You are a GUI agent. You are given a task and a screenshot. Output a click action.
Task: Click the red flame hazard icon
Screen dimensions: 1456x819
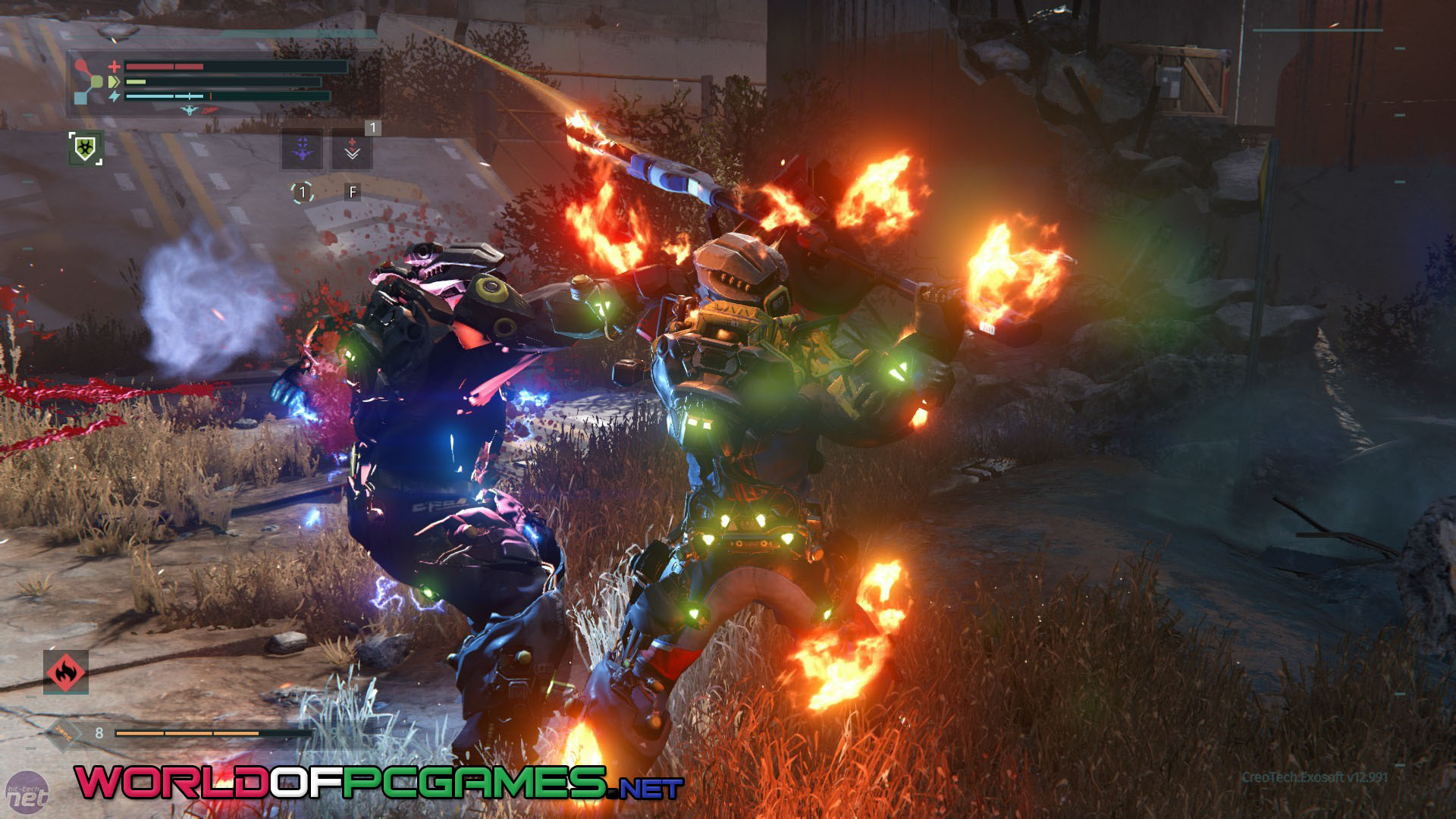click(x=66, y=672)
